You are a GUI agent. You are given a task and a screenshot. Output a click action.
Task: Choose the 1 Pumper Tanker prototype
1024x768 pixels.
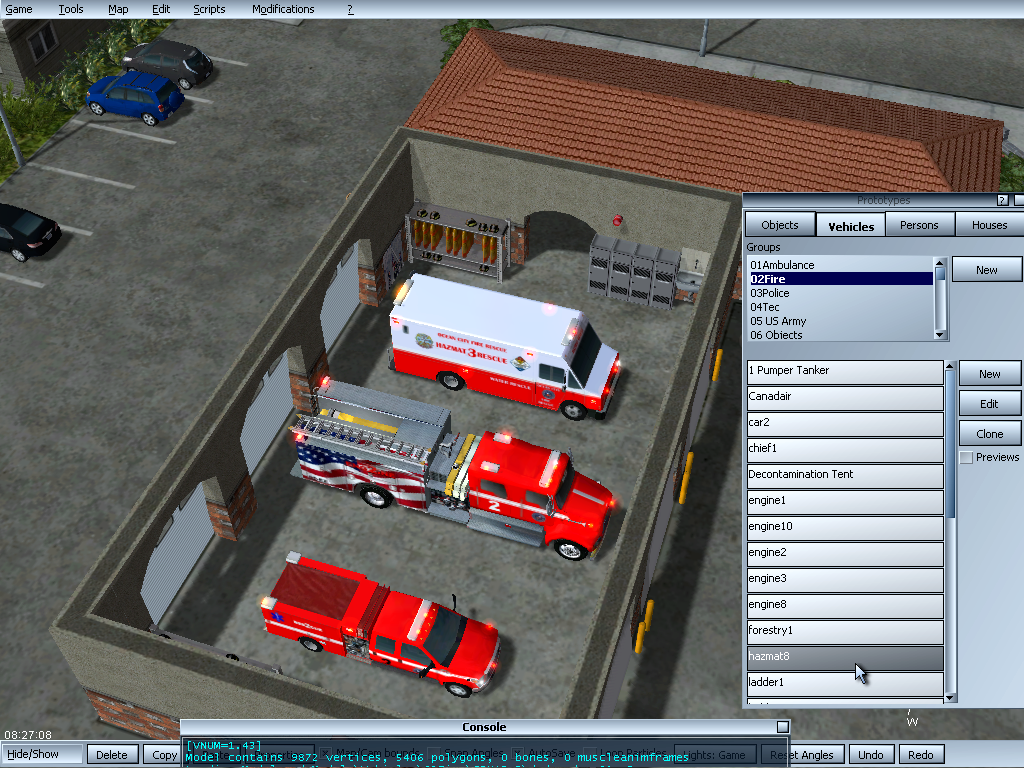(x=845, y=371)
